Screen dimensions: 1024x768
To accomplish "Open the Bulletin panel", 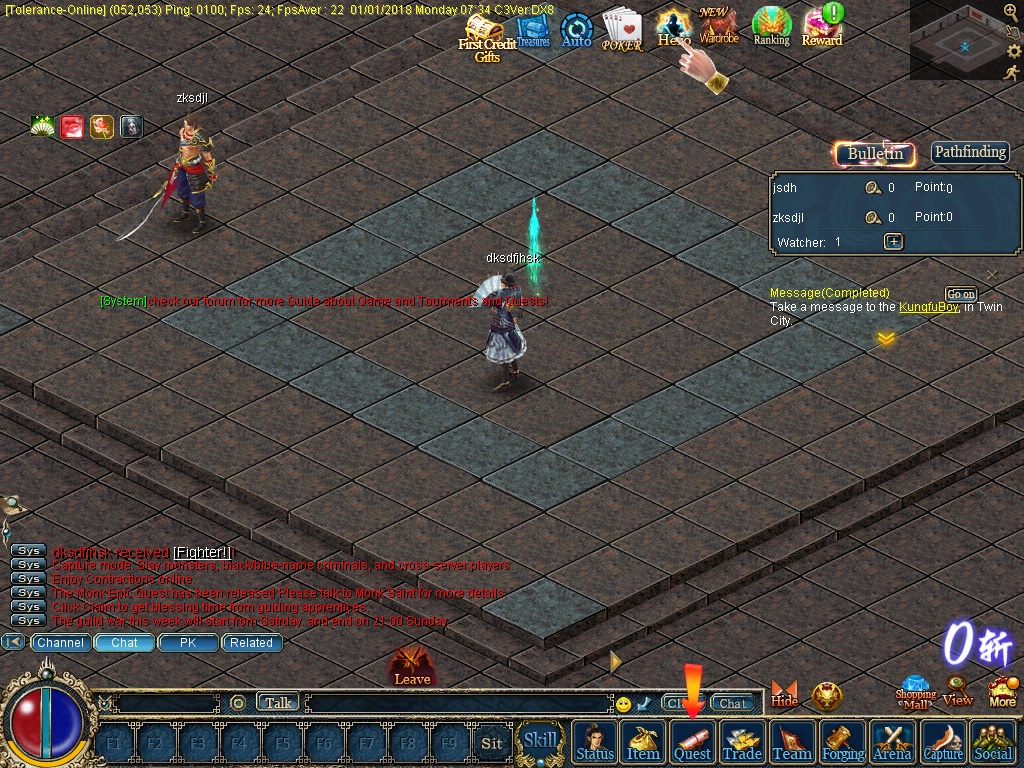I will 875,153.
